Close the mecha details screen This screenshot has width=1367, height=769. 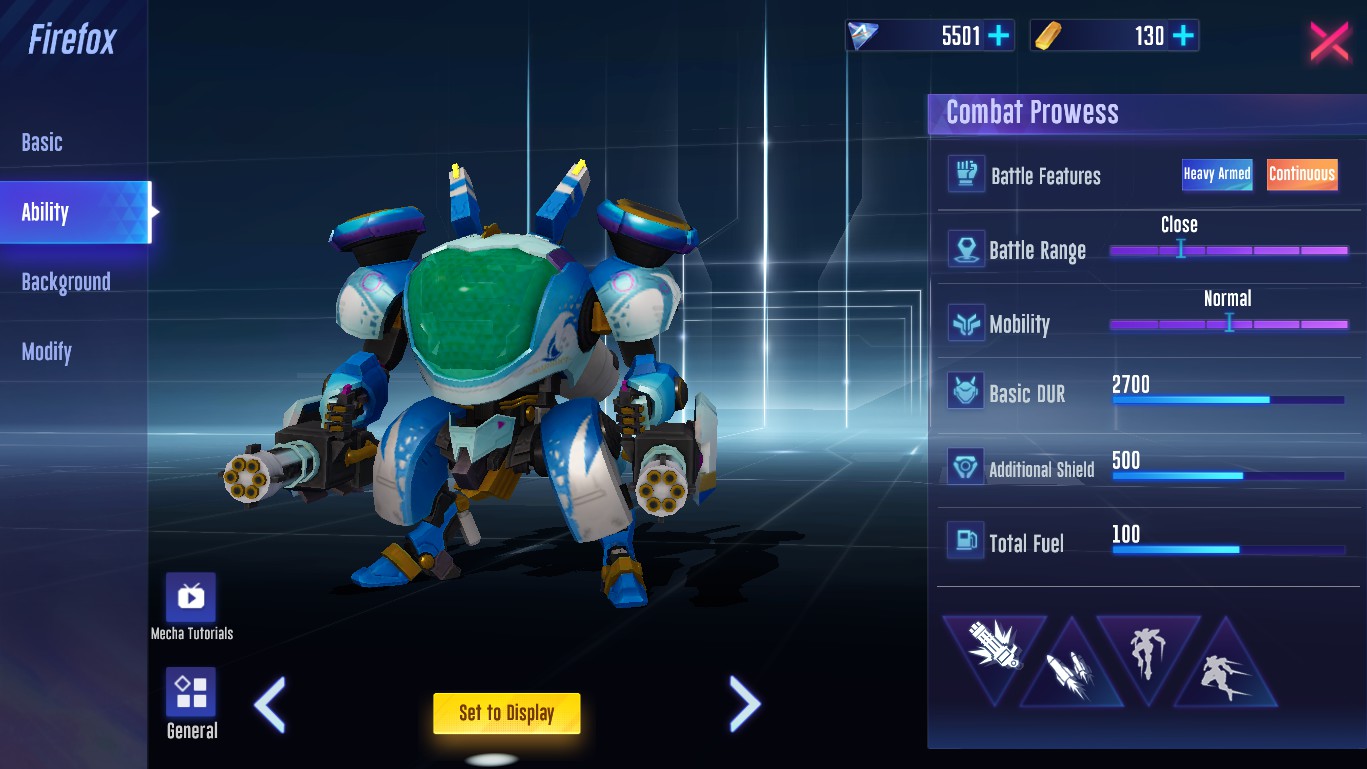click(x=1329, y=41)
